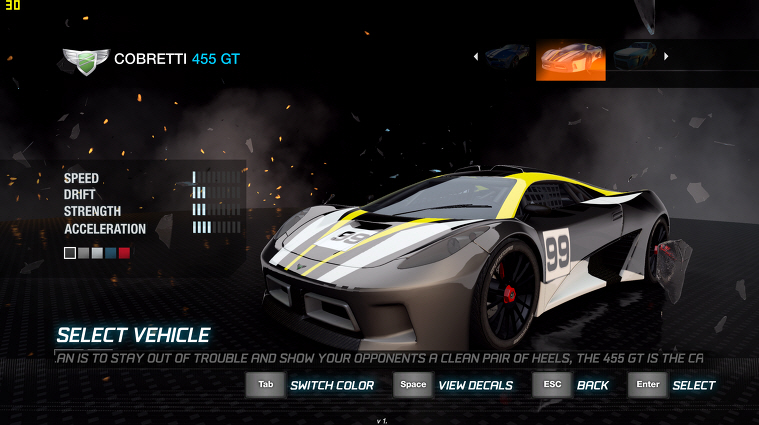Choose the silver paint swatch
This screenshot has height=425, width=759.
click(x=97, y=253)
